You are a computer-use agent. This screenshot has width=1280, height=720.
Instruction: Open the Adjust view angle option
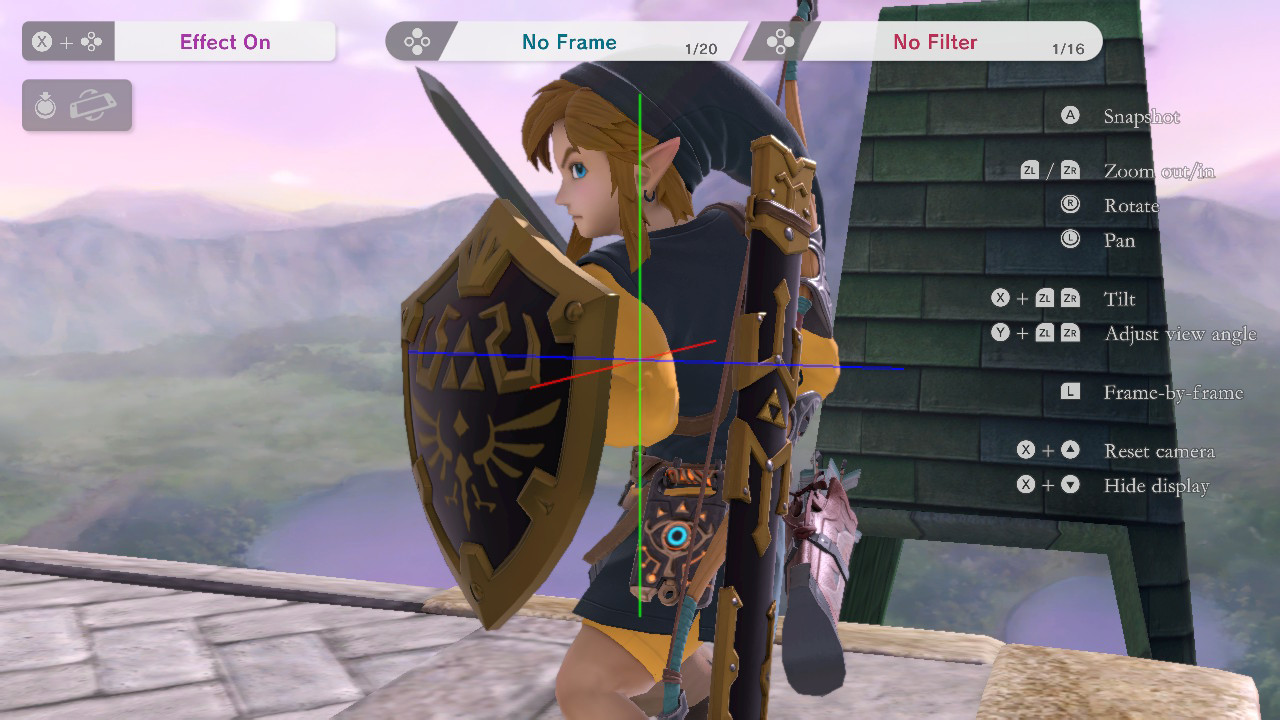[1180, 334]
